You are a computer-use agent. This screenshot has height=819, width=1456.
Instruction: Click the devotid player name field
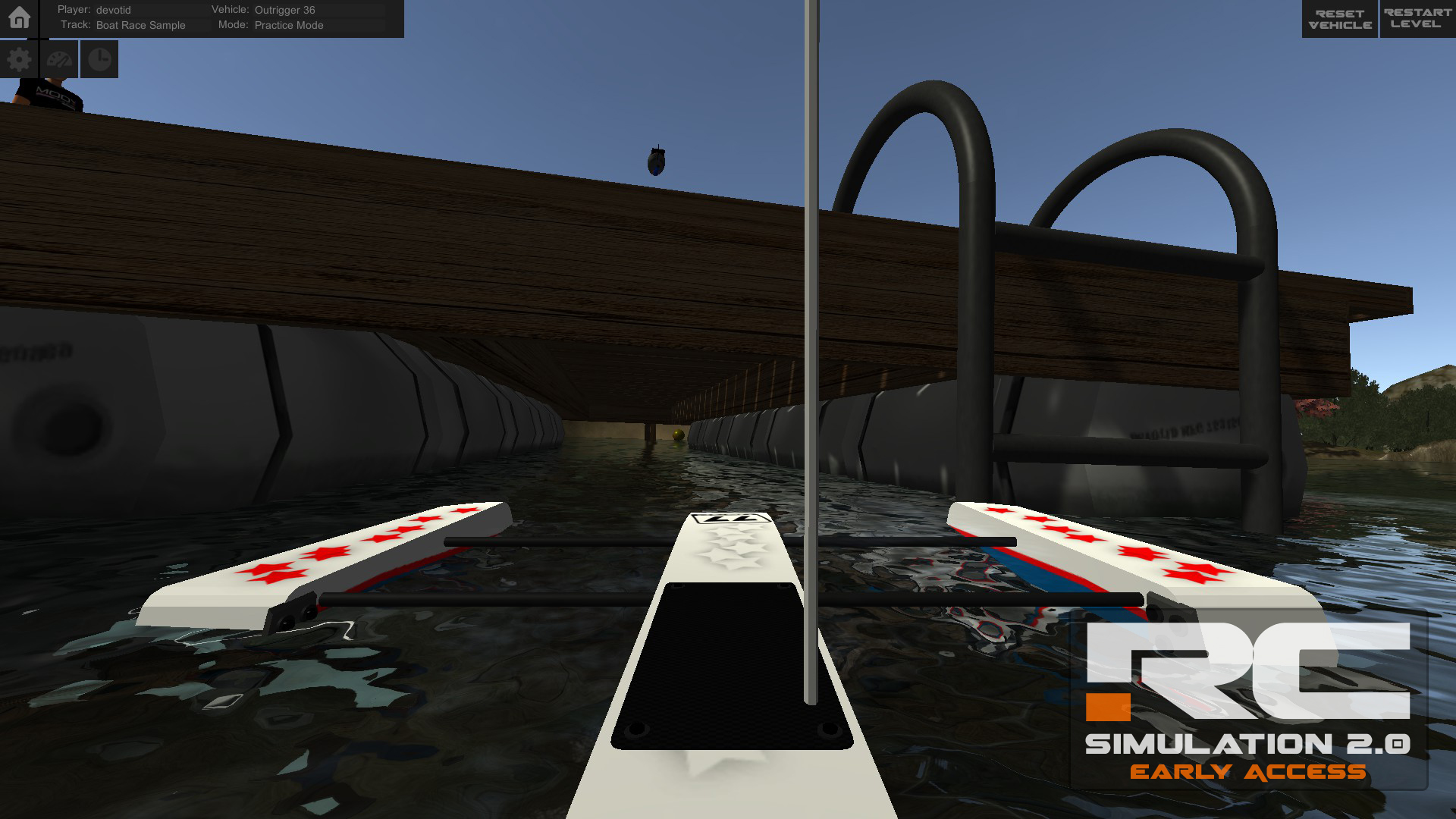point(112,10)
